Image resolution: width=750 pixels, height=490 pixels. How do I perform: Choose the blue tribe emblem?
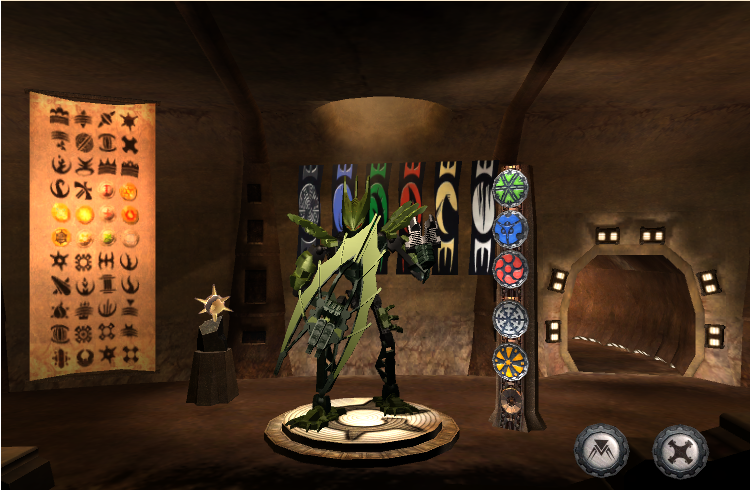click(x=510, y=229)
